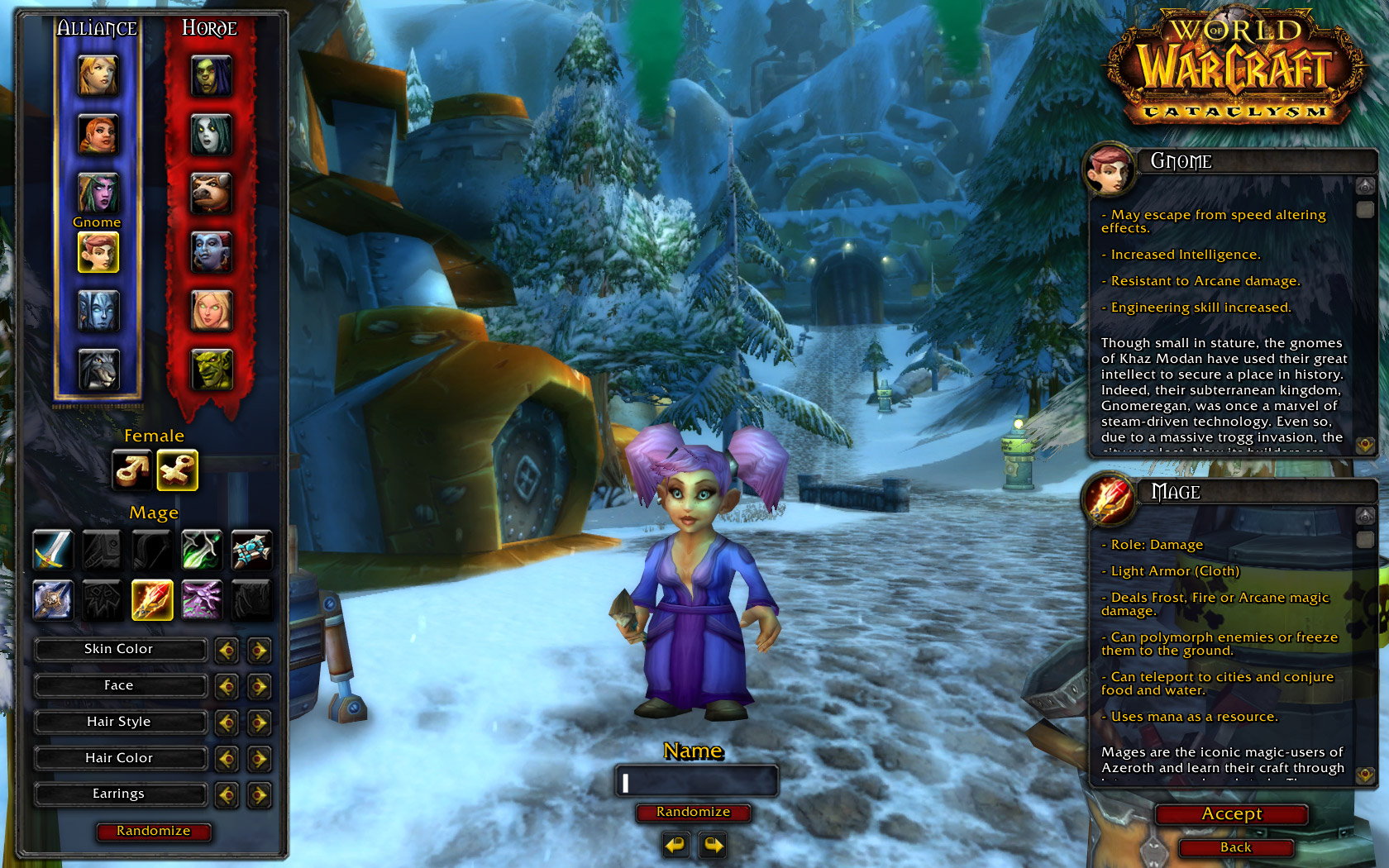
Task: Select the Human race portrait
Action: click(x=98, y=75)
